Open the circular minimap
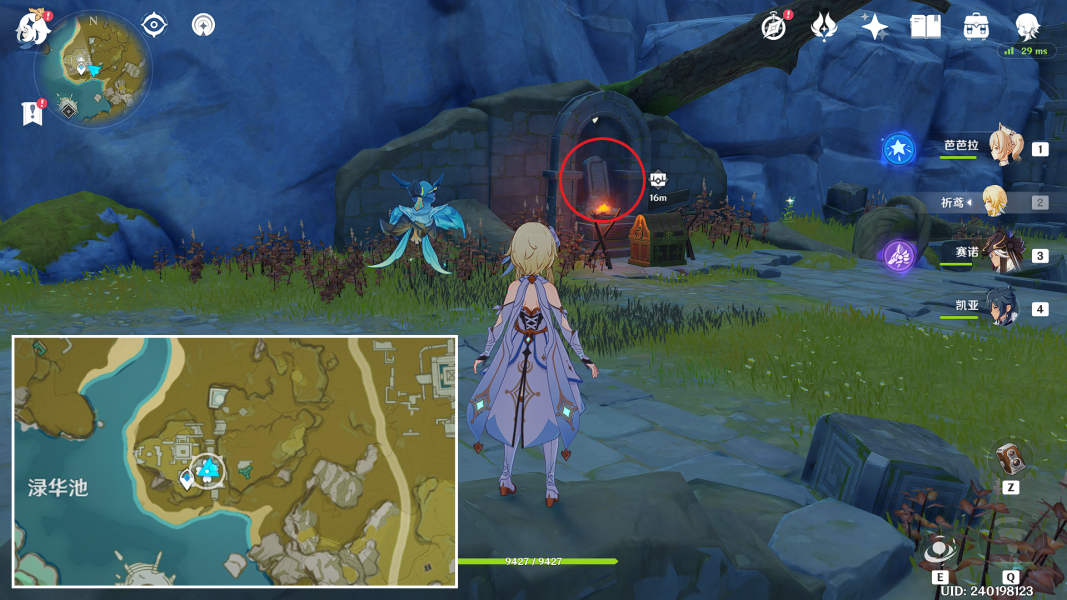The width and height of the screenshot is (1067, 600). pyautogui.click(x=93, y=69)
